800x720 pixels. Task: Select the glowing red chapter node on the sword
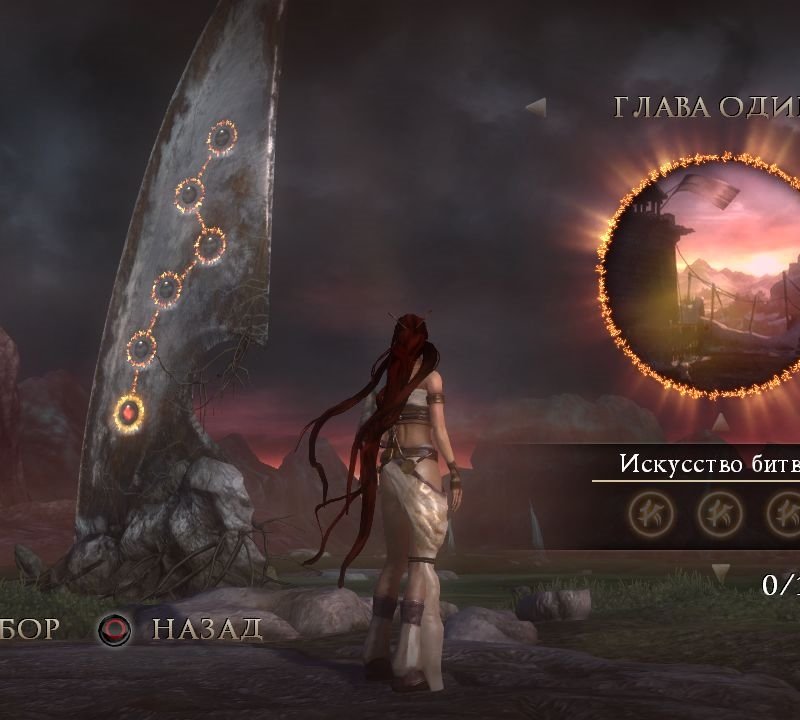(129, 410)
